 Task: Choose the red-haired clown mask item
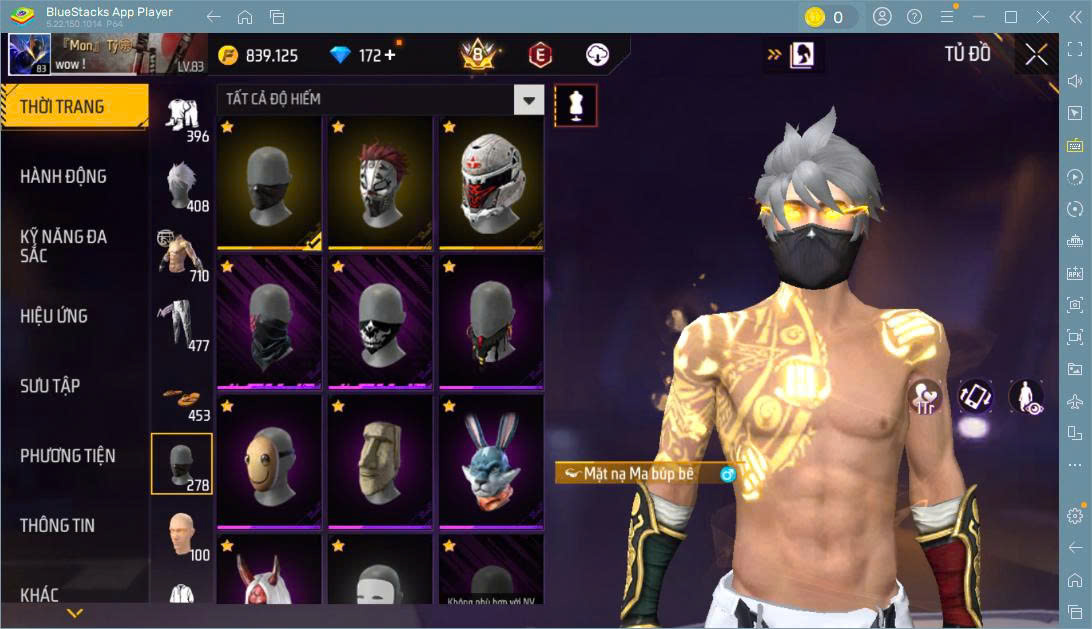[380, 182]
